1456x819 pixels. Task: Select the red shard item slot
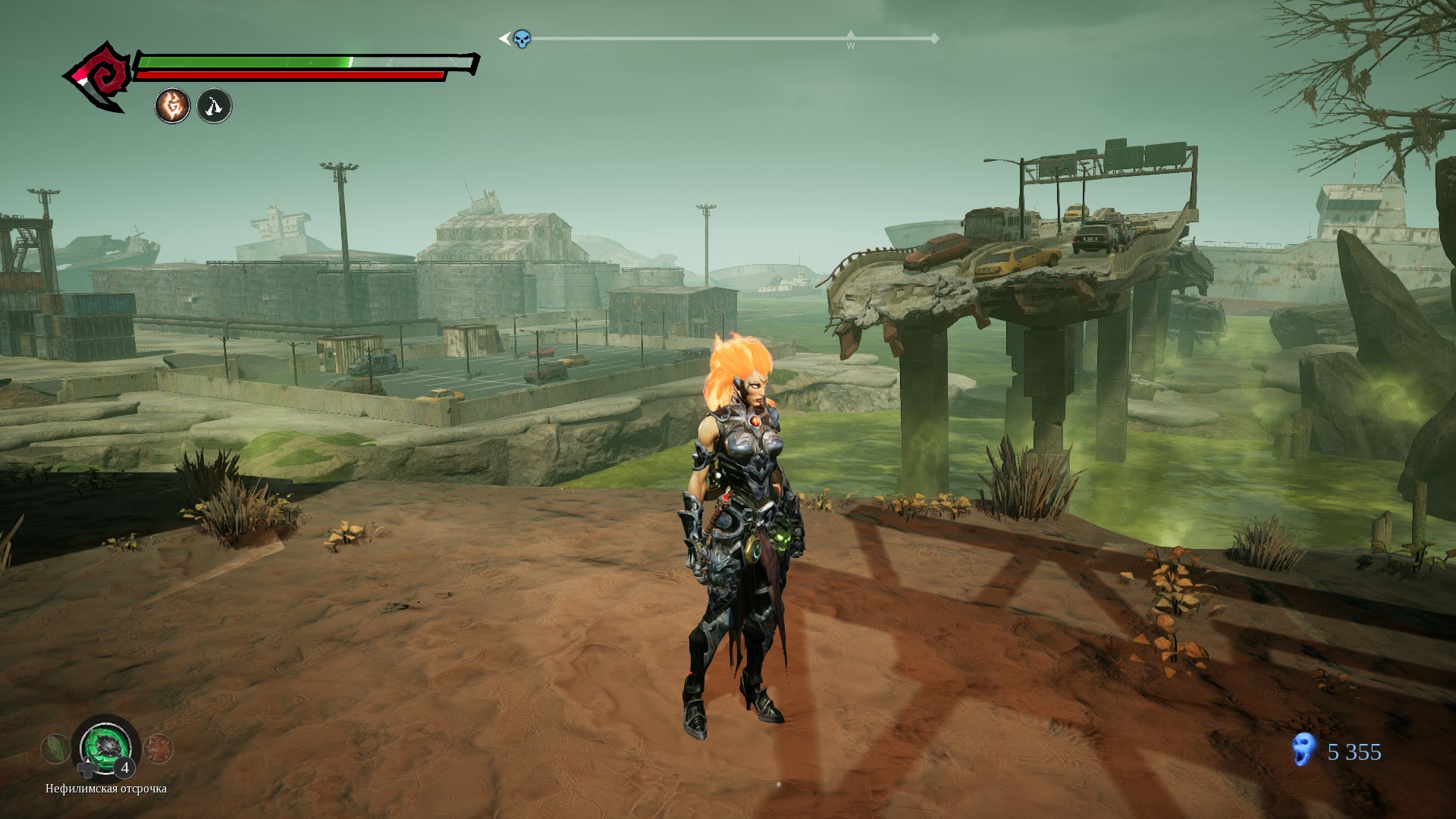(x=158, y=749)
